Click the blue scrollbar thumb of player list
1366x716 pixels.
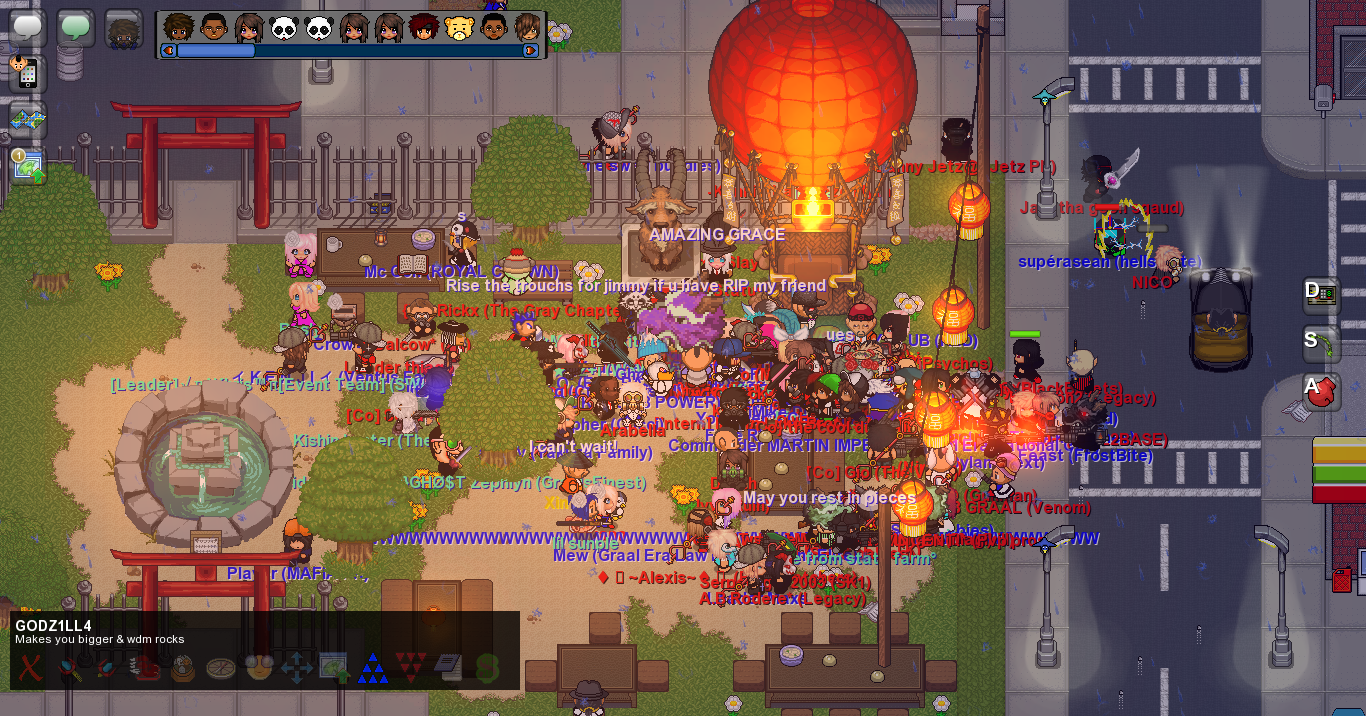216,50
